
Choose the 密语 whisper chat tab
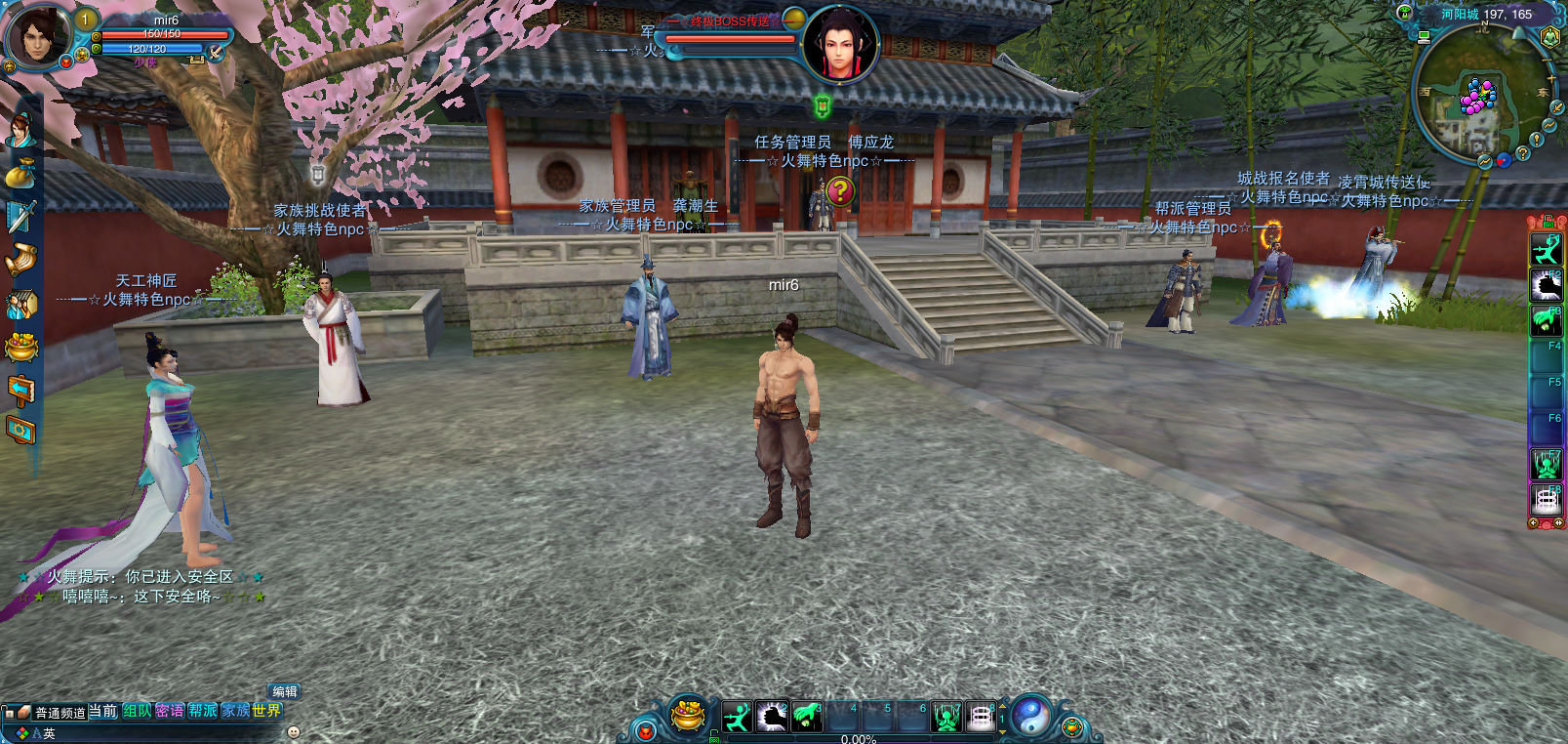point(170,712)
